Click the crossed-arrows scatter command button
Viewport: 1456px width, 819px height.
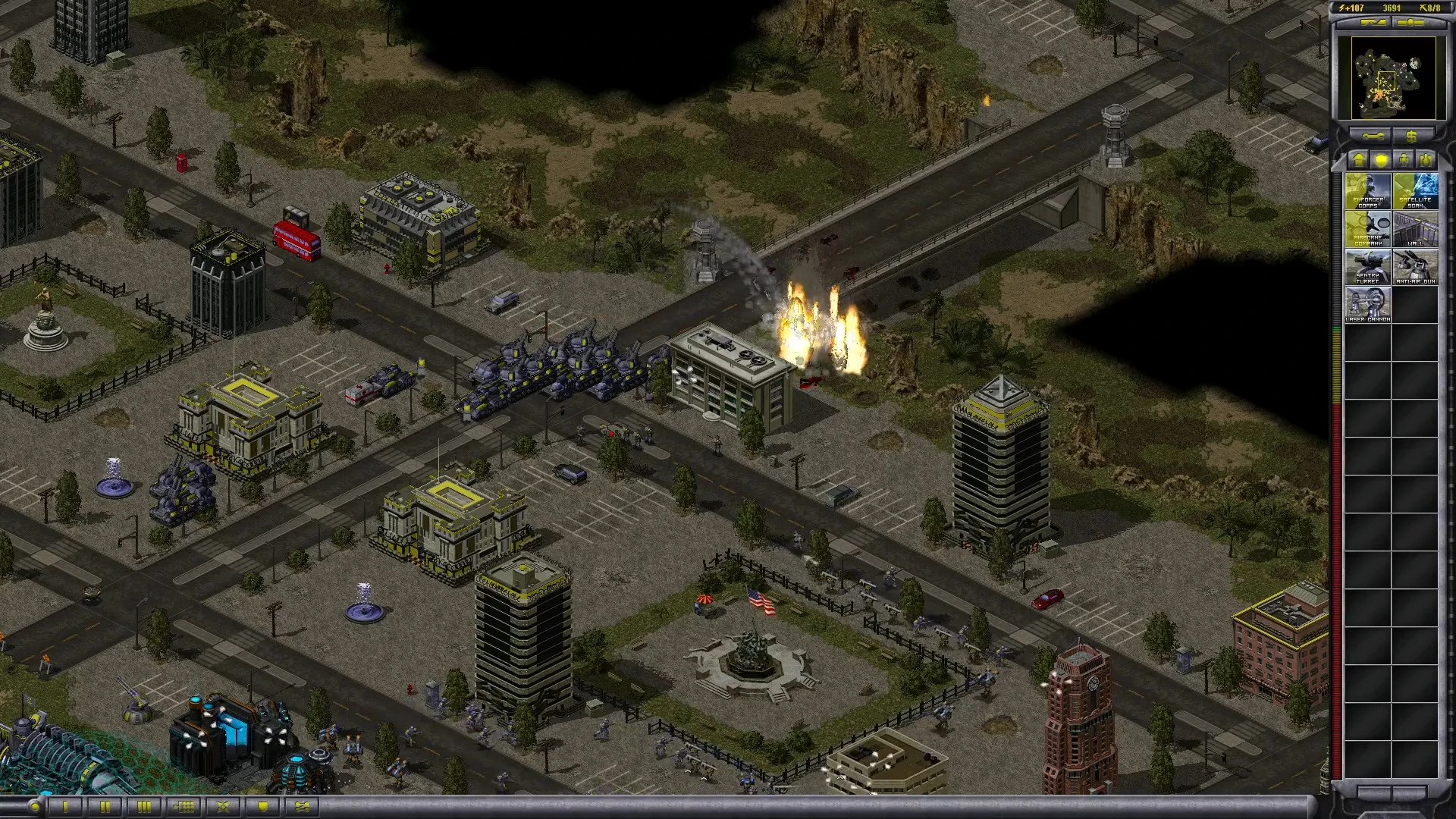point(223,806)
